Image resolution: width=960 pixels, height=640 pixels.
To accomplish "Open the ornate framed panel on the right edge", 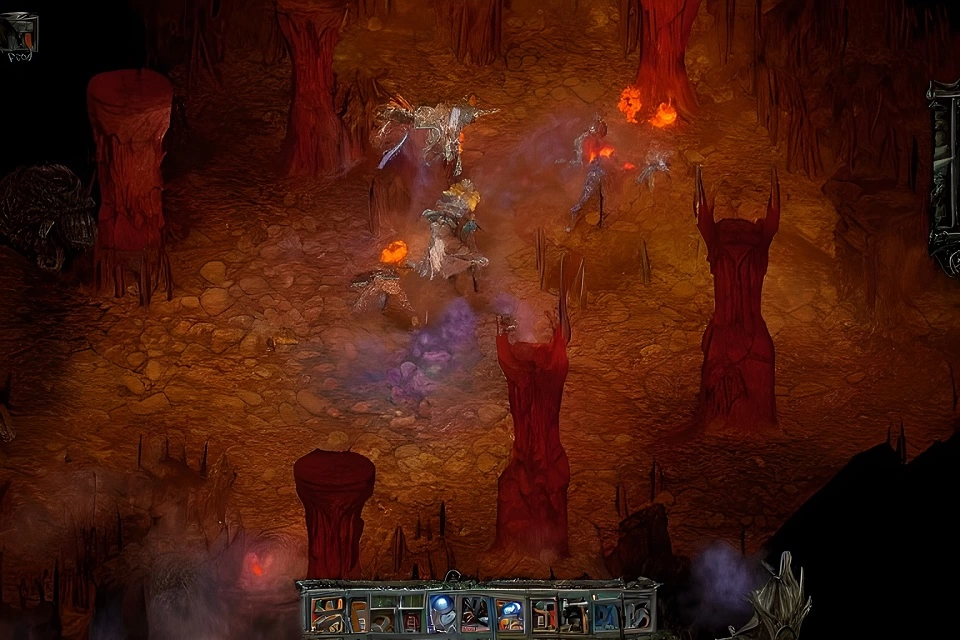I will 944,175.
